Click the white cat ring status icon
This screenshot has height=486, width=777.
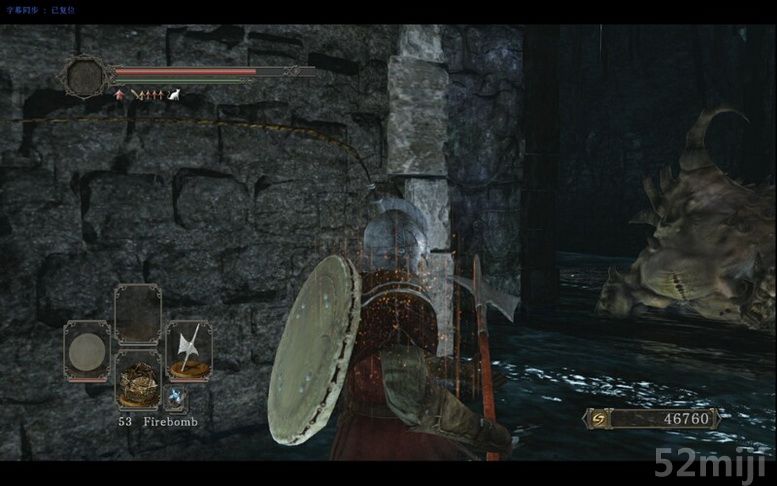pyautogui.click(x=173, y=95)
